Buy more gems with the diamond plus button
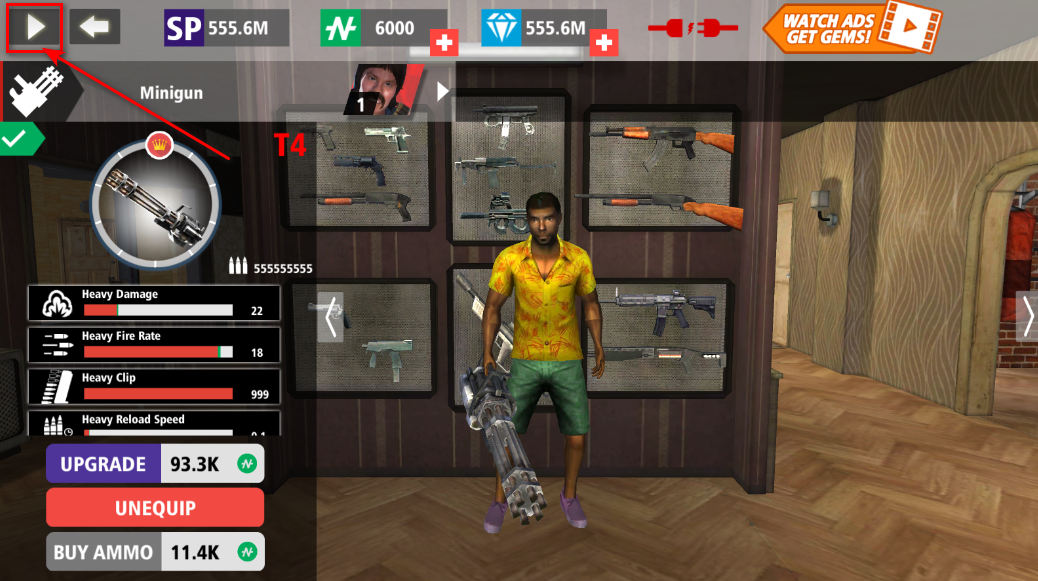The height and width of the screenshot is (581, 1038). [x=603, y=43]
